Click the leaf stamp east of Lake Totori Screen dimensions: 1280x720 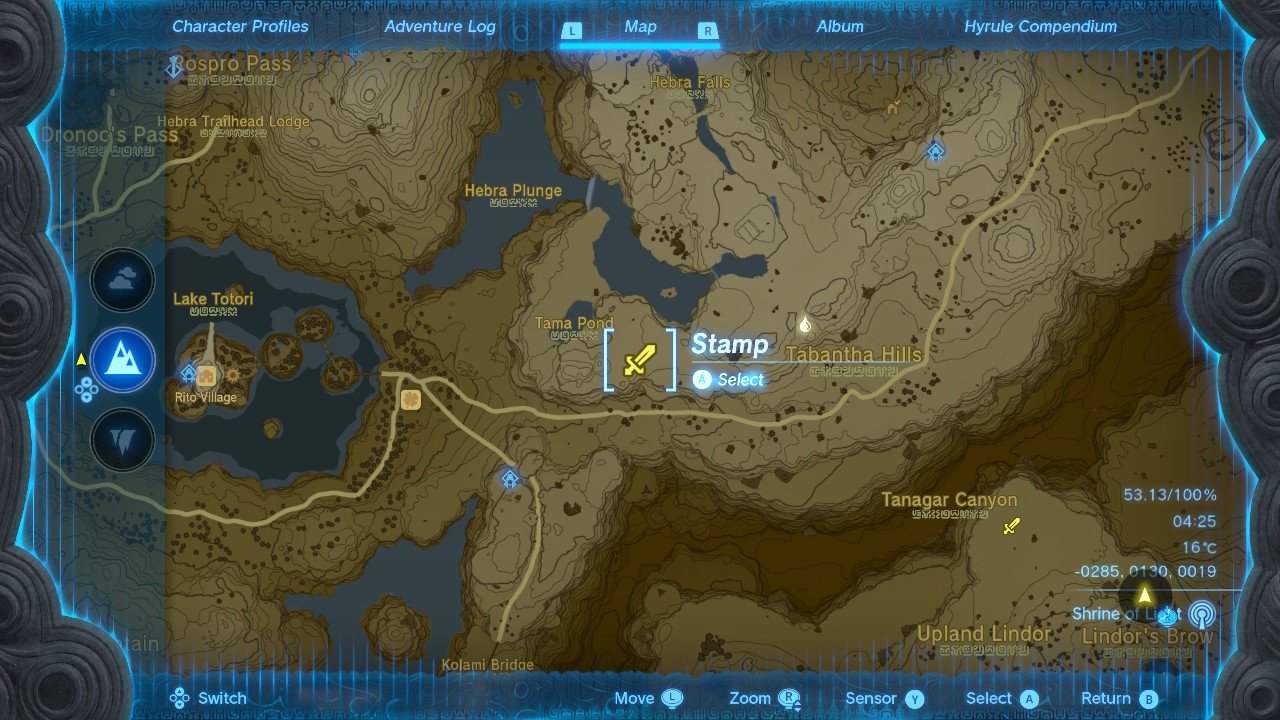coord(410,399)
